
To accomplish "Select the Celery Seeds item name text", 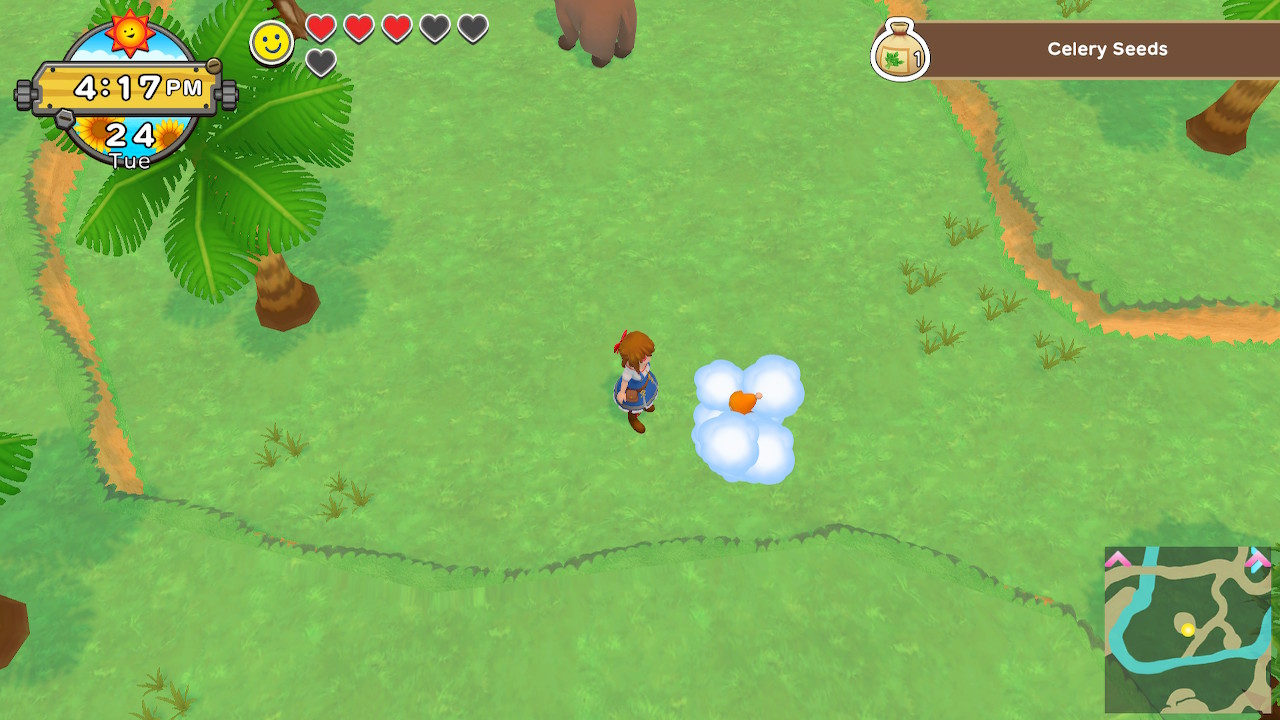I will 1107,49.
